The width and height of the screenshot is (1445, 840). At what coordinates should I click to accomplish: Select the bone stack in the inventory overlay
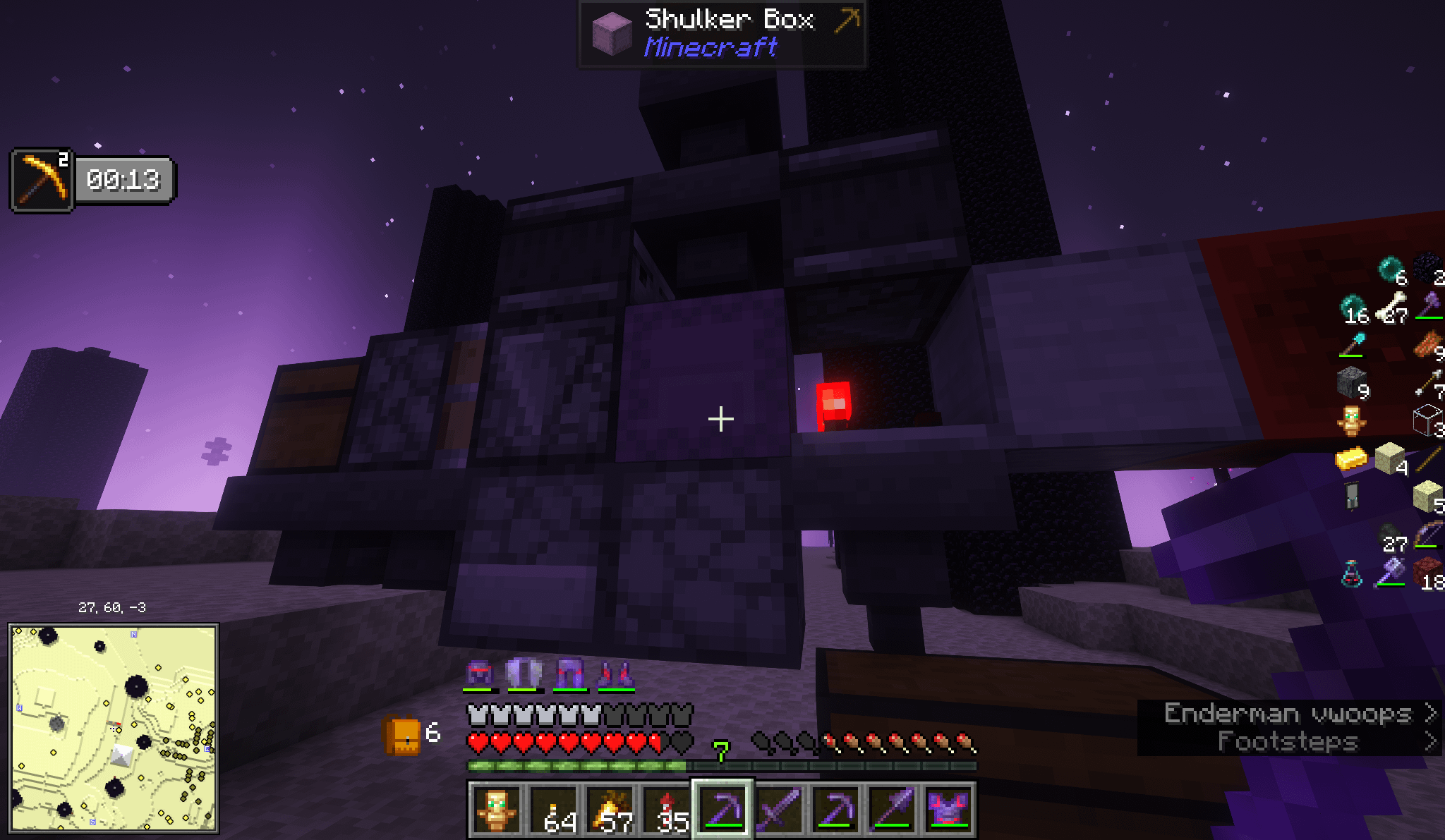click(x=1391, y=308)
